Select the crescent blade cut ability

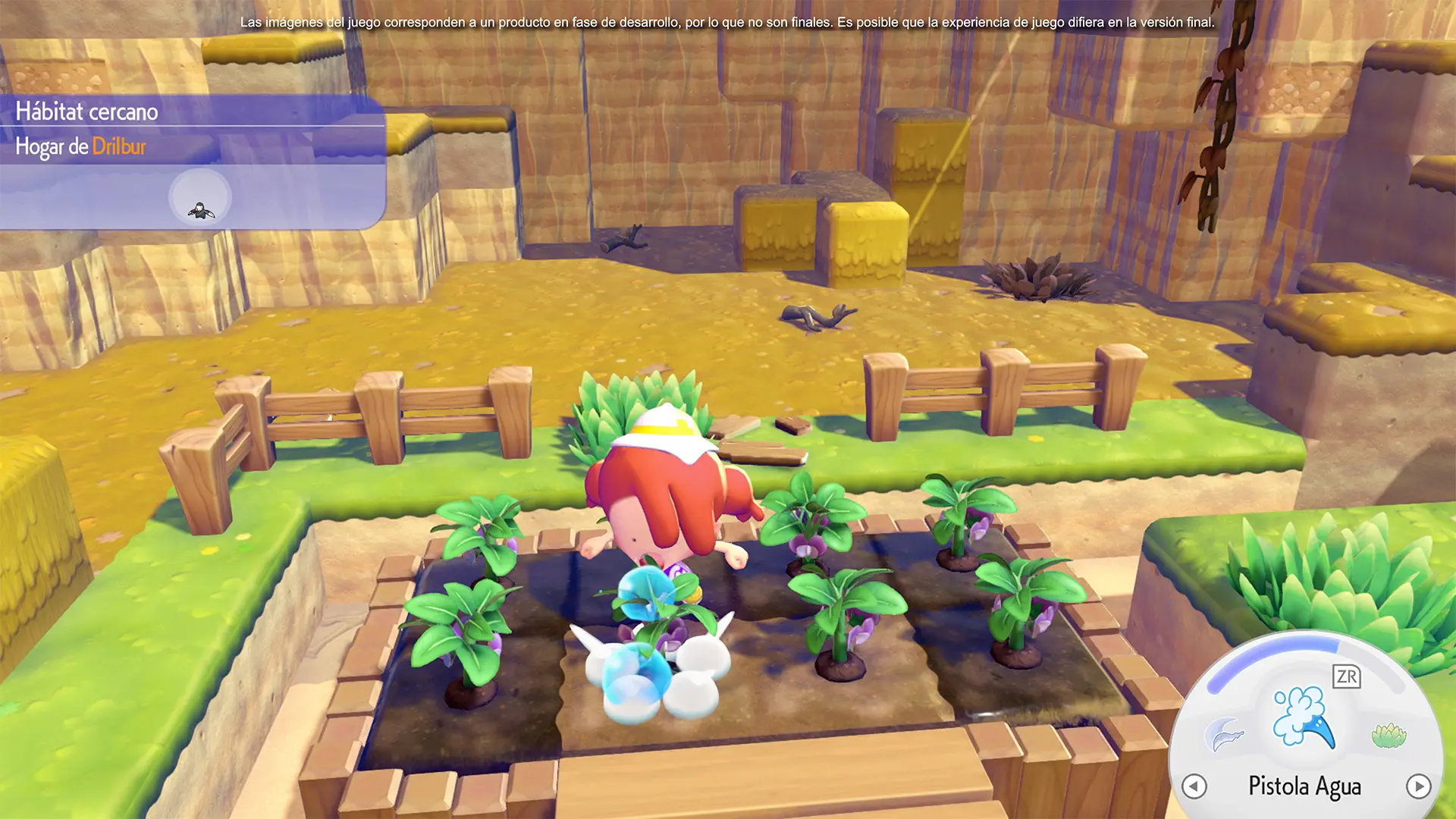(x=1224, y=734)
